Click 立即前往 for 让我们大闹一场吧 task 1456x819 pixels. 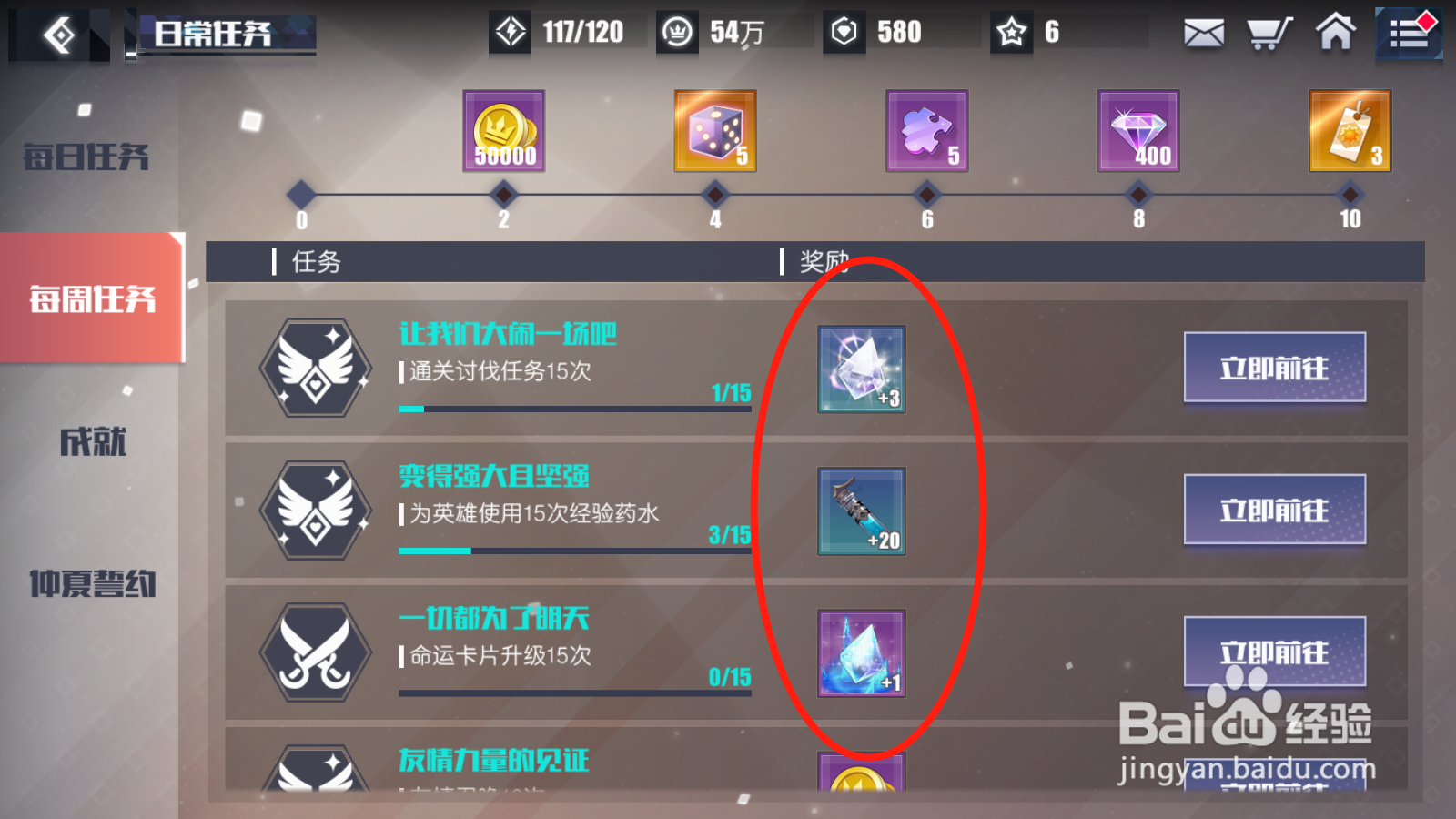tap(1274, 369)
